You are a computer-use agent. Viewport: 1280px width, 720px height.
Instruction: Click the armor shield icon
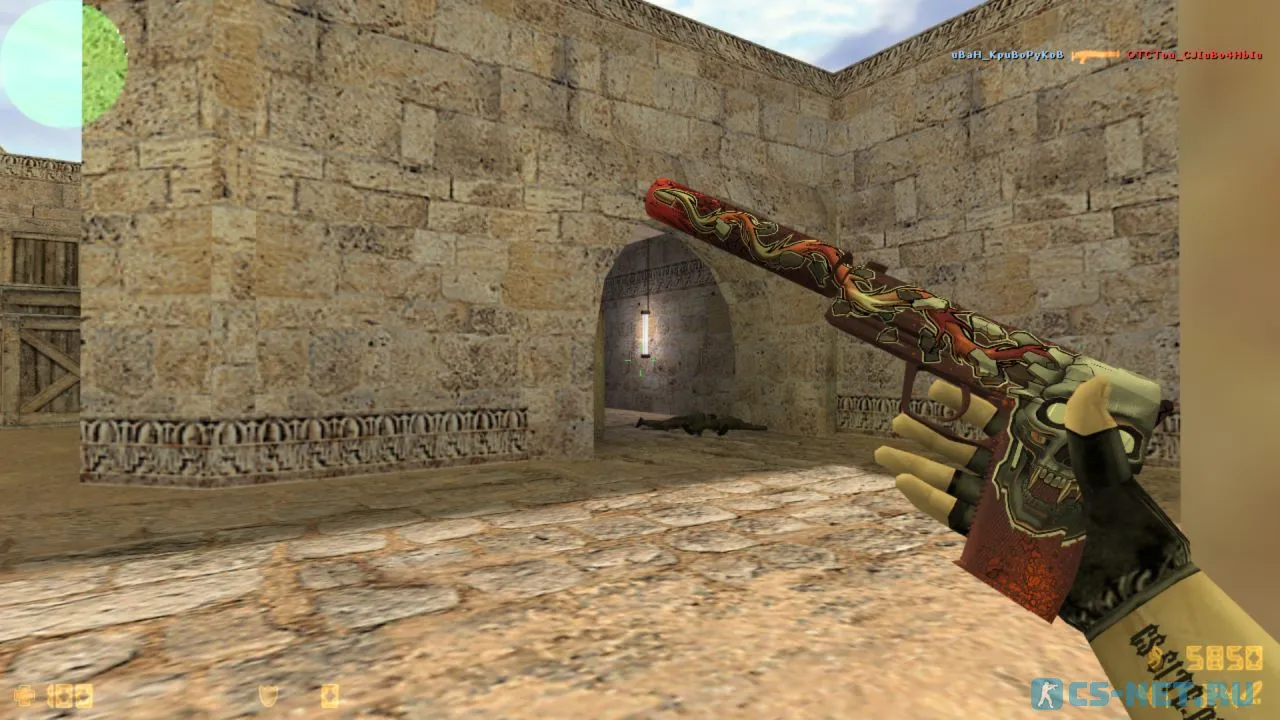[x=269, y=693]
